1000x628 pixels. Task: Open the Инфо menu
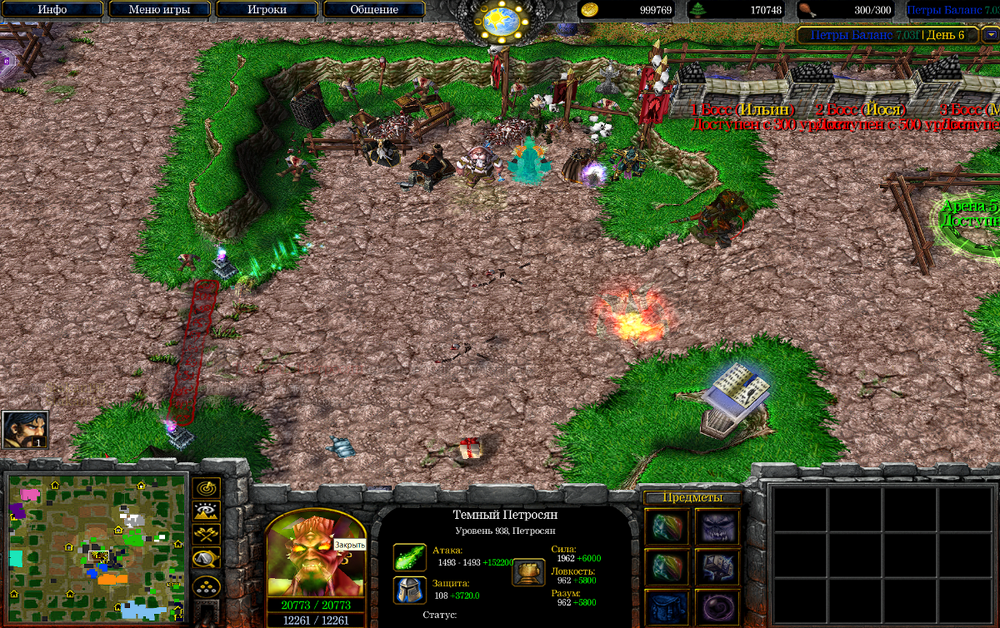point(53,10)
